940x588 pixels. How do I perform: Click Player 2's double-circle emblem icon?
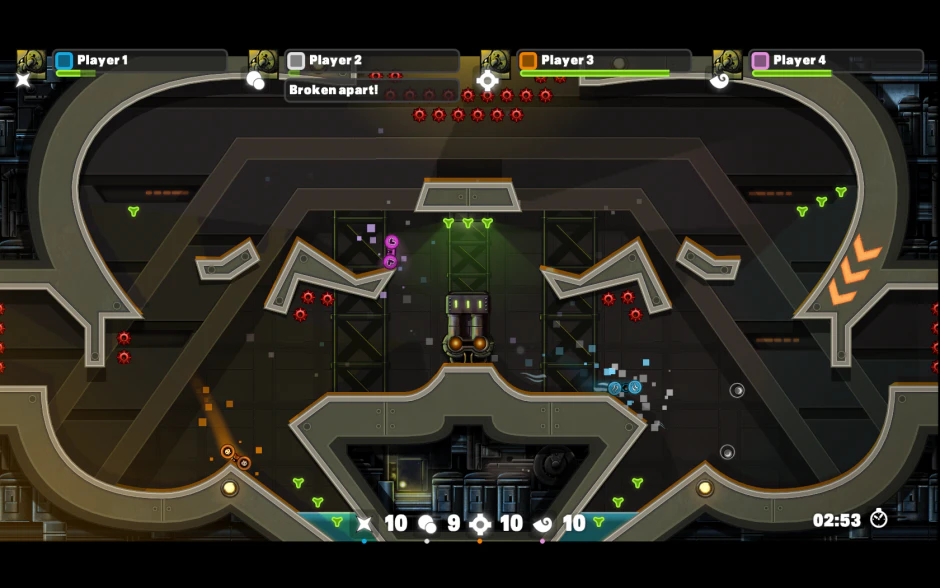click(x=256, y=80)
